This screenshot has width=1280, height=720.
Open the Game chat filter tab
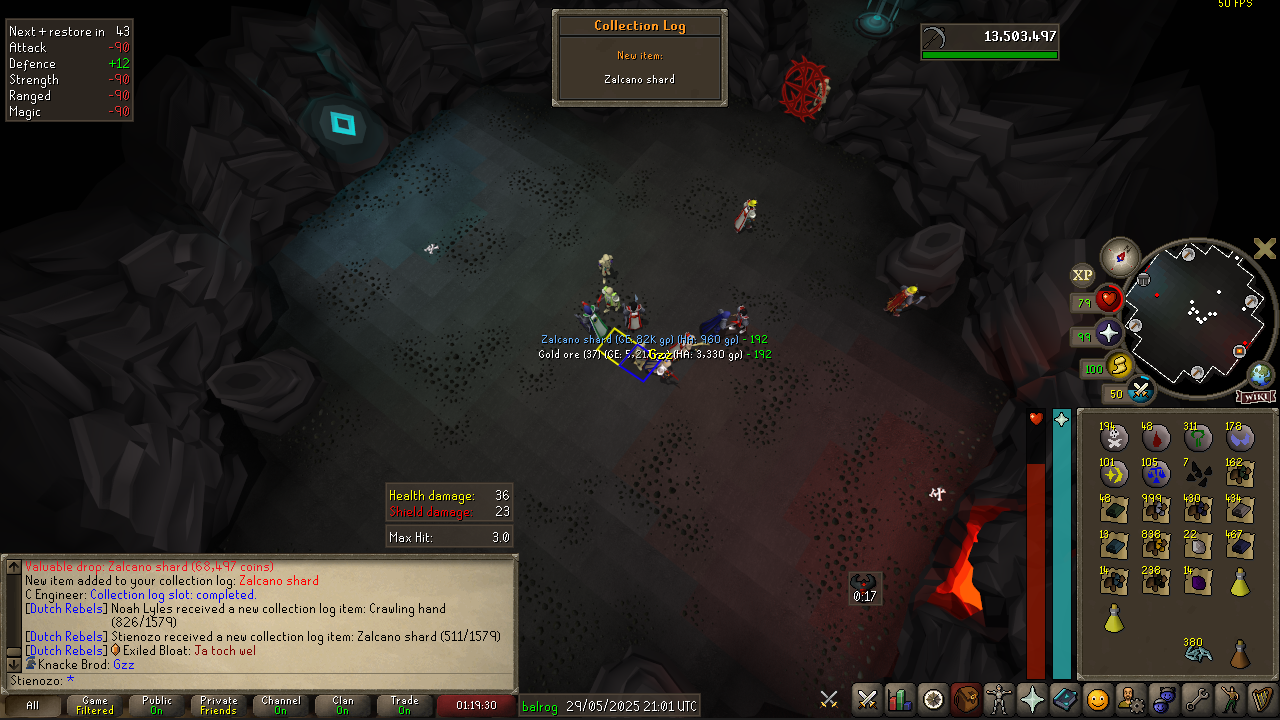click(x=95, y=705)
